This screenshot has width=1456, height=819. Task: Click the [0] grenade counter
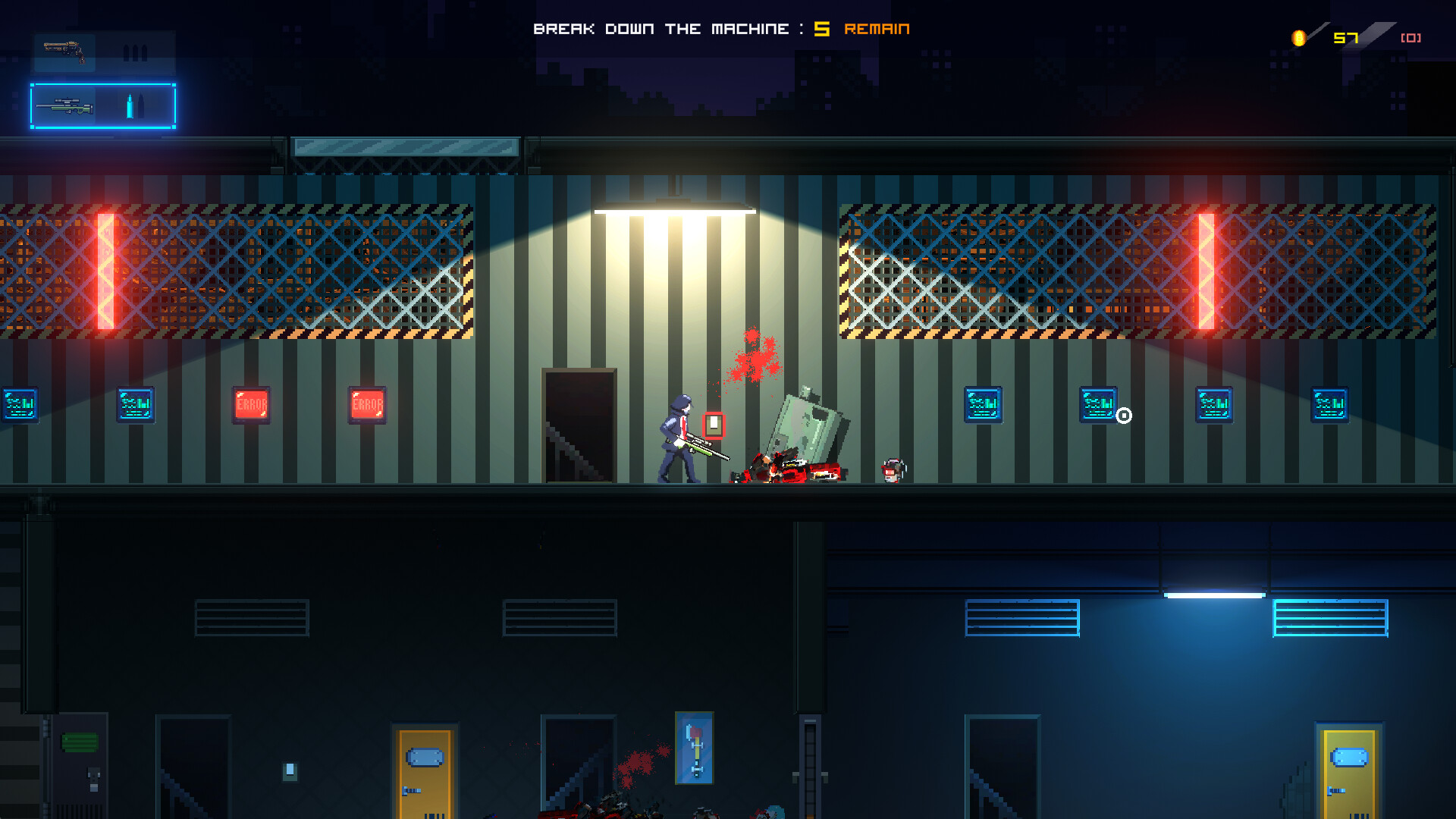tap(1410, 36)
